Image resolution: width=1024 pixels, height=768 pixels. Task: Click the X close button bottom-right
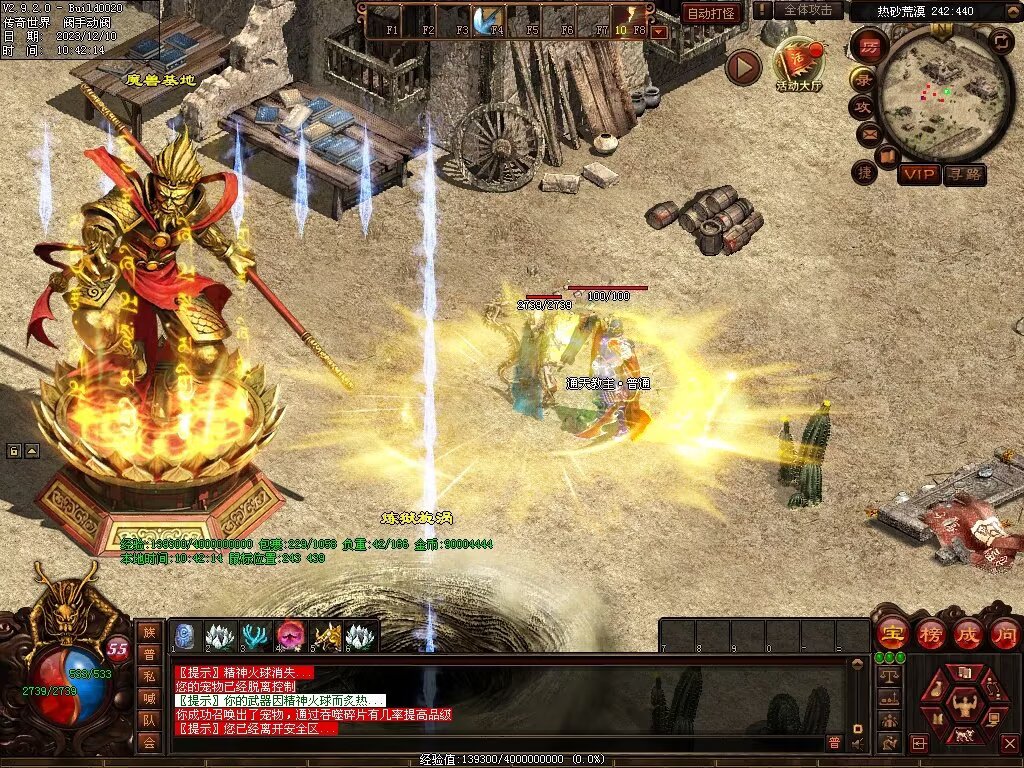[1009, 743]
